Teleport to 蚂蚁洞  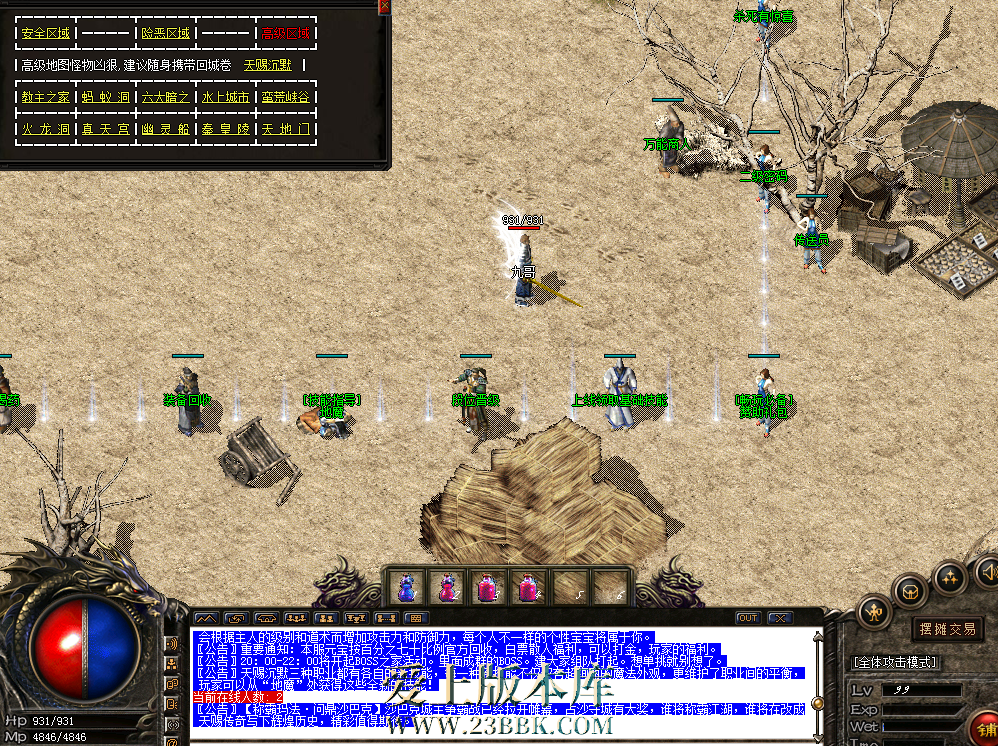(106, 97)
